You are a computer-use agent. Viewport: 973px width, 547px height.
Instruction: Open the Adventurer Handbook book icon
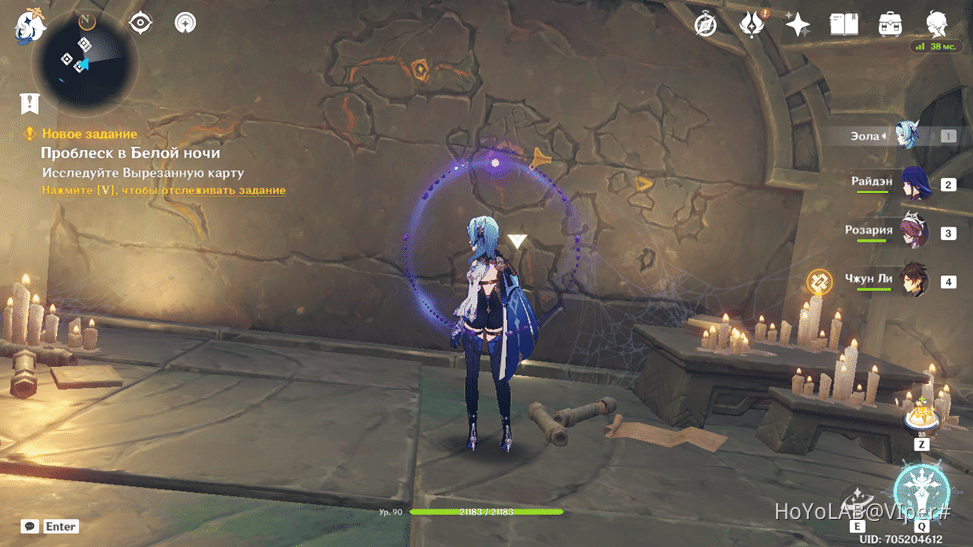(844, 24)
